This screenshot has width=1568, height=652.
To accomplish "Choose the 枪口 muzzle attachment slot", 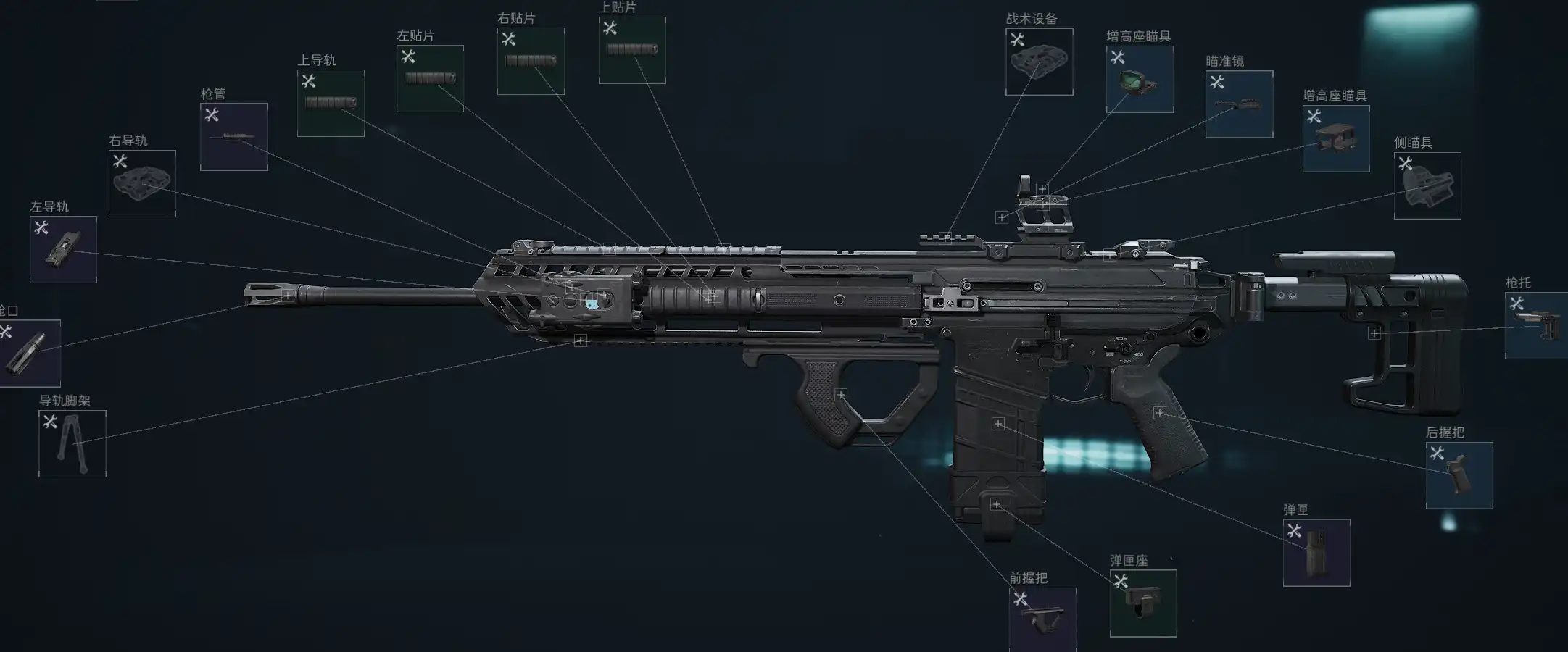I will coord(29,353).
